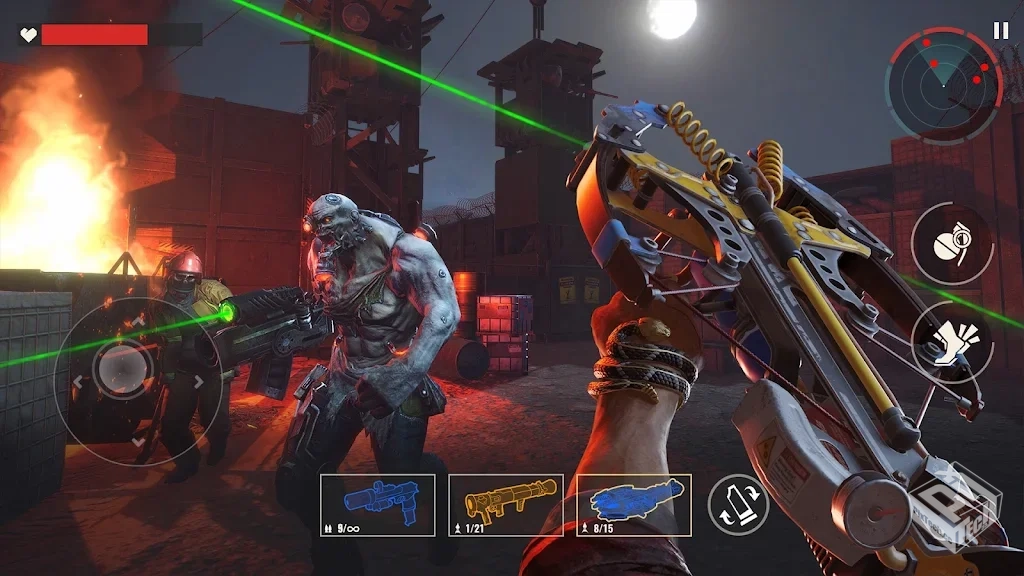Viewport: 1024px width, 576px height.
Task: Choose the blue crossbow weapon slot
Action: point(634,505)
